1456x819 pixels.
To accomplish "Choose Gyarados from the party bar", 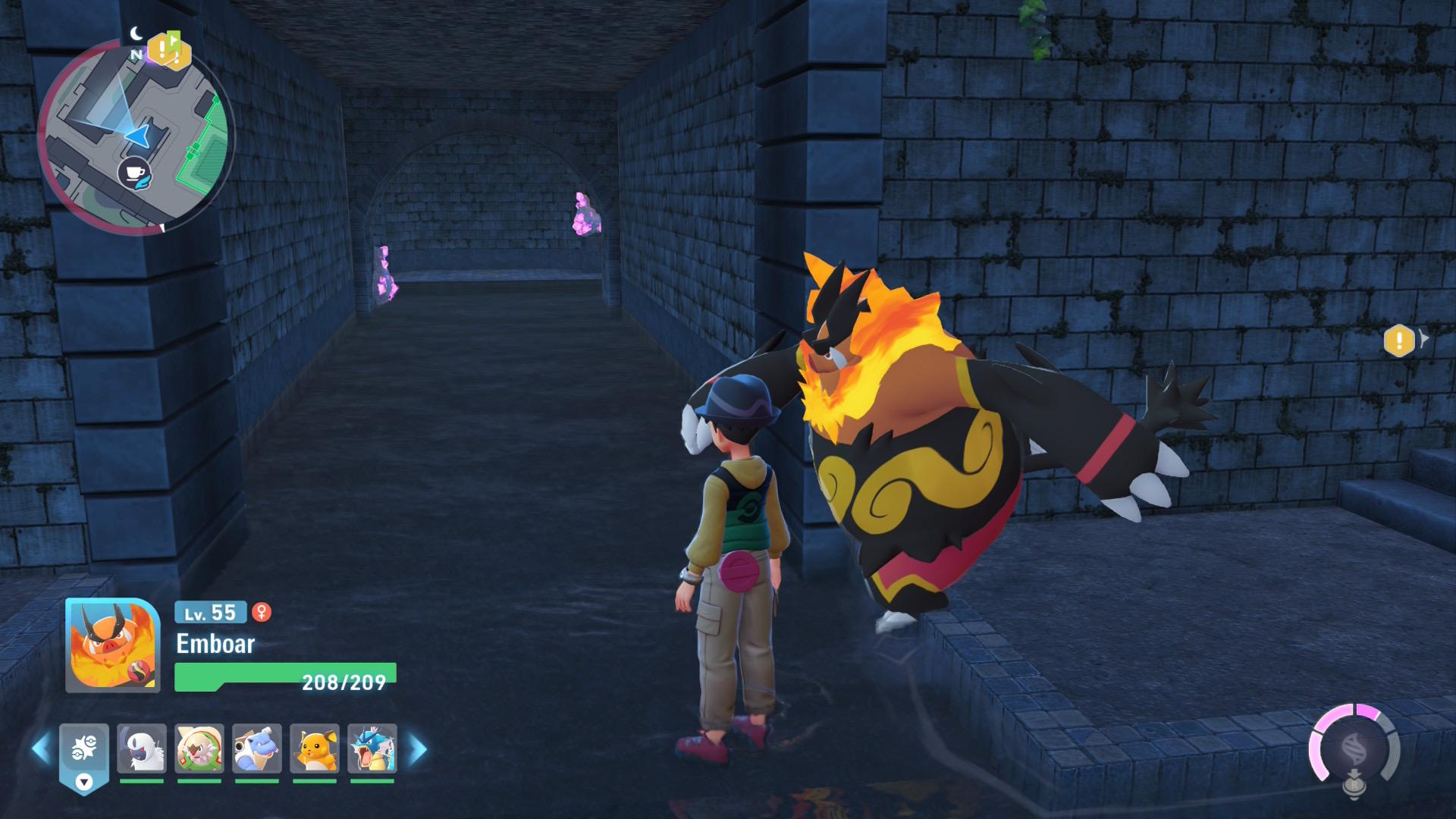I will (x=372, y=749).
